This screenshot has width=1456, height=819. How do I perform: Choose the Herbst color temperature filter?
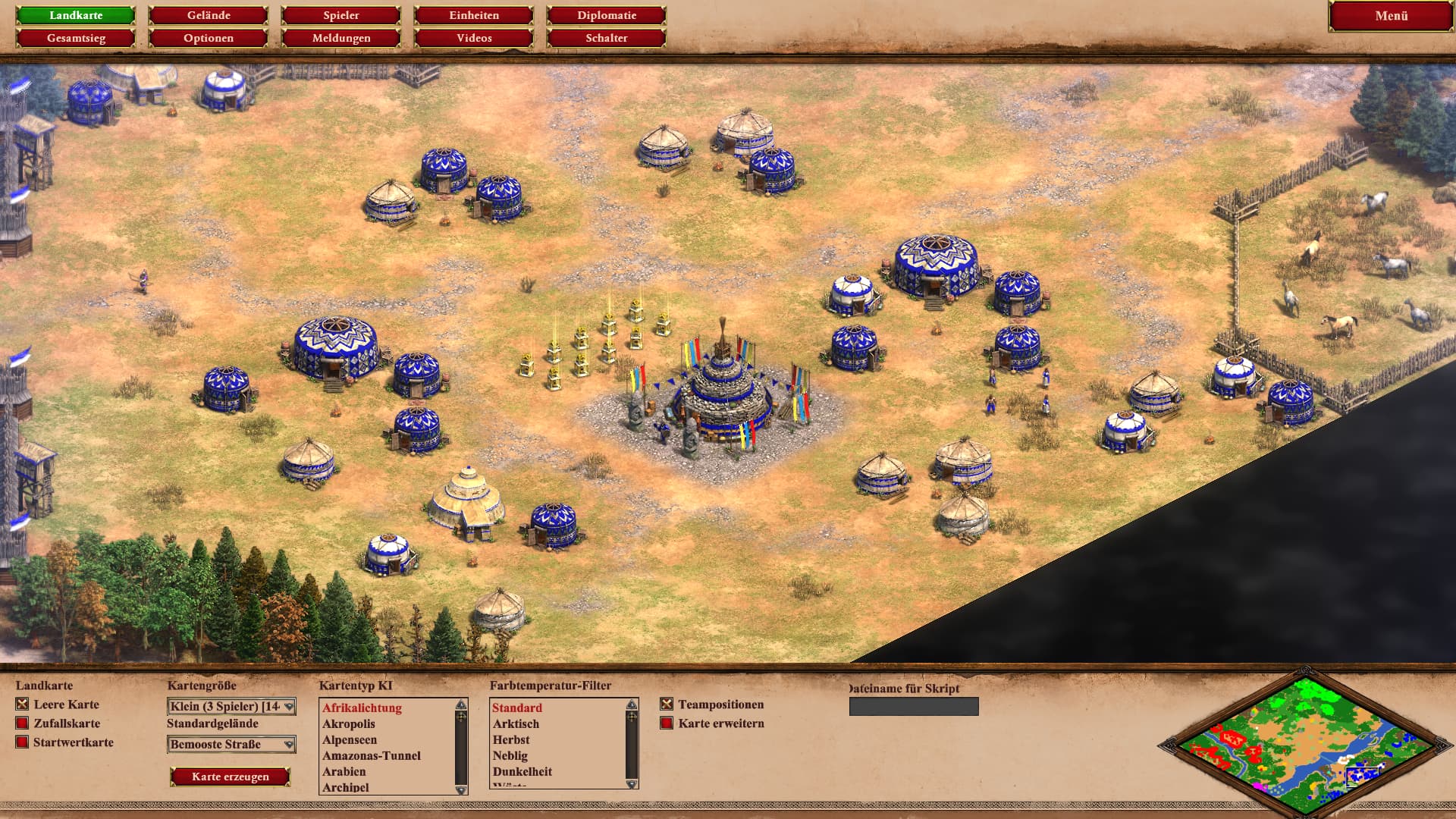click(x=511, y=739)
